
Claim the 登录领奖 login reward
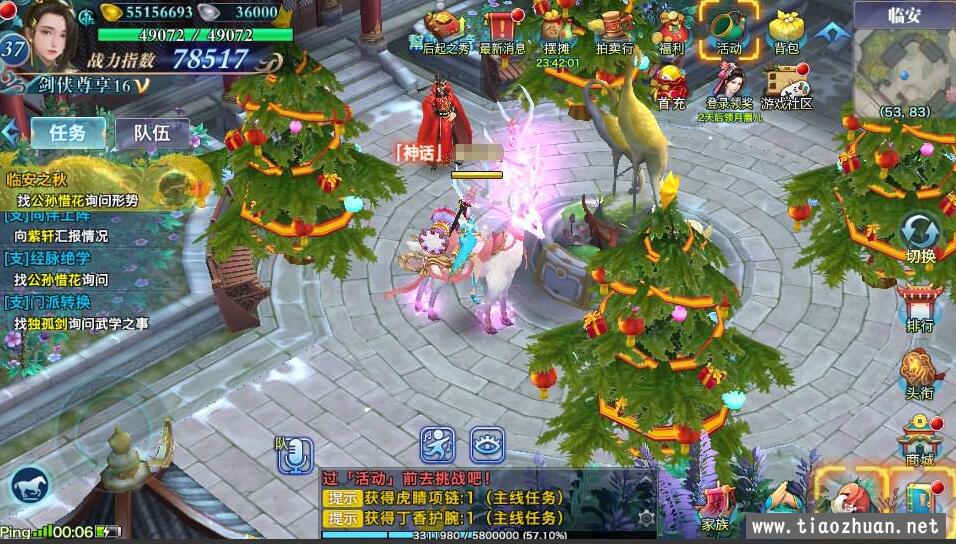point(729,85)
